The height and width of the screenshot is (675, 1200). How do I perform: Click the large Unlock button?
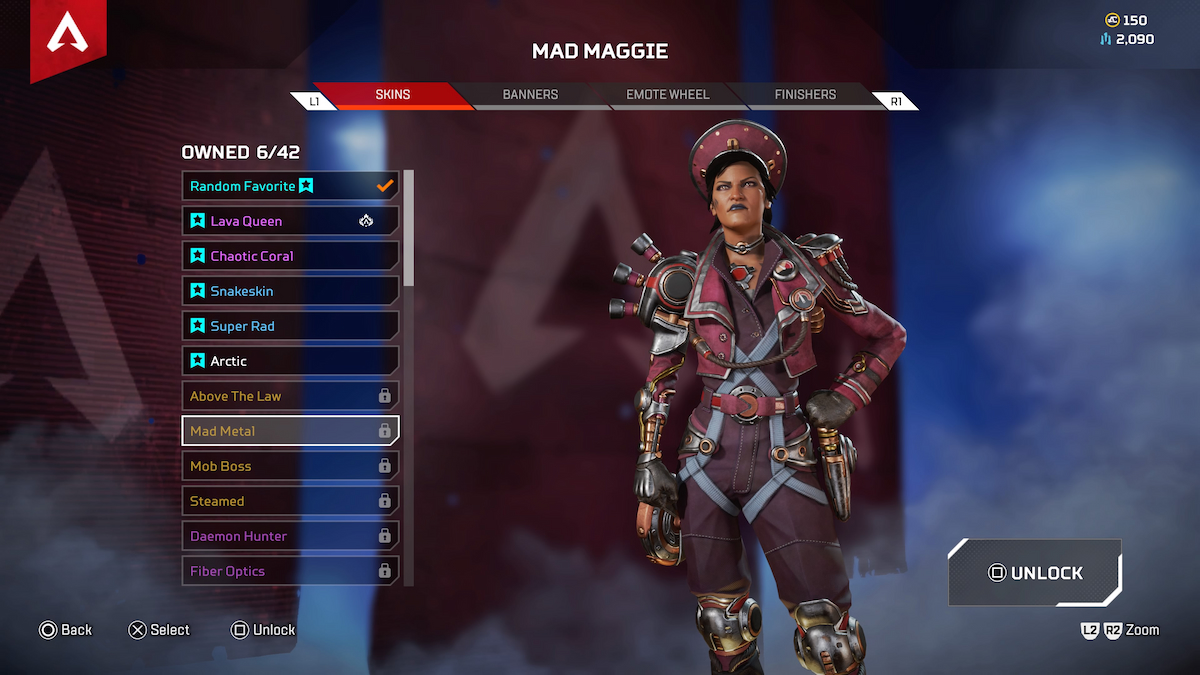pos(1035,573)
